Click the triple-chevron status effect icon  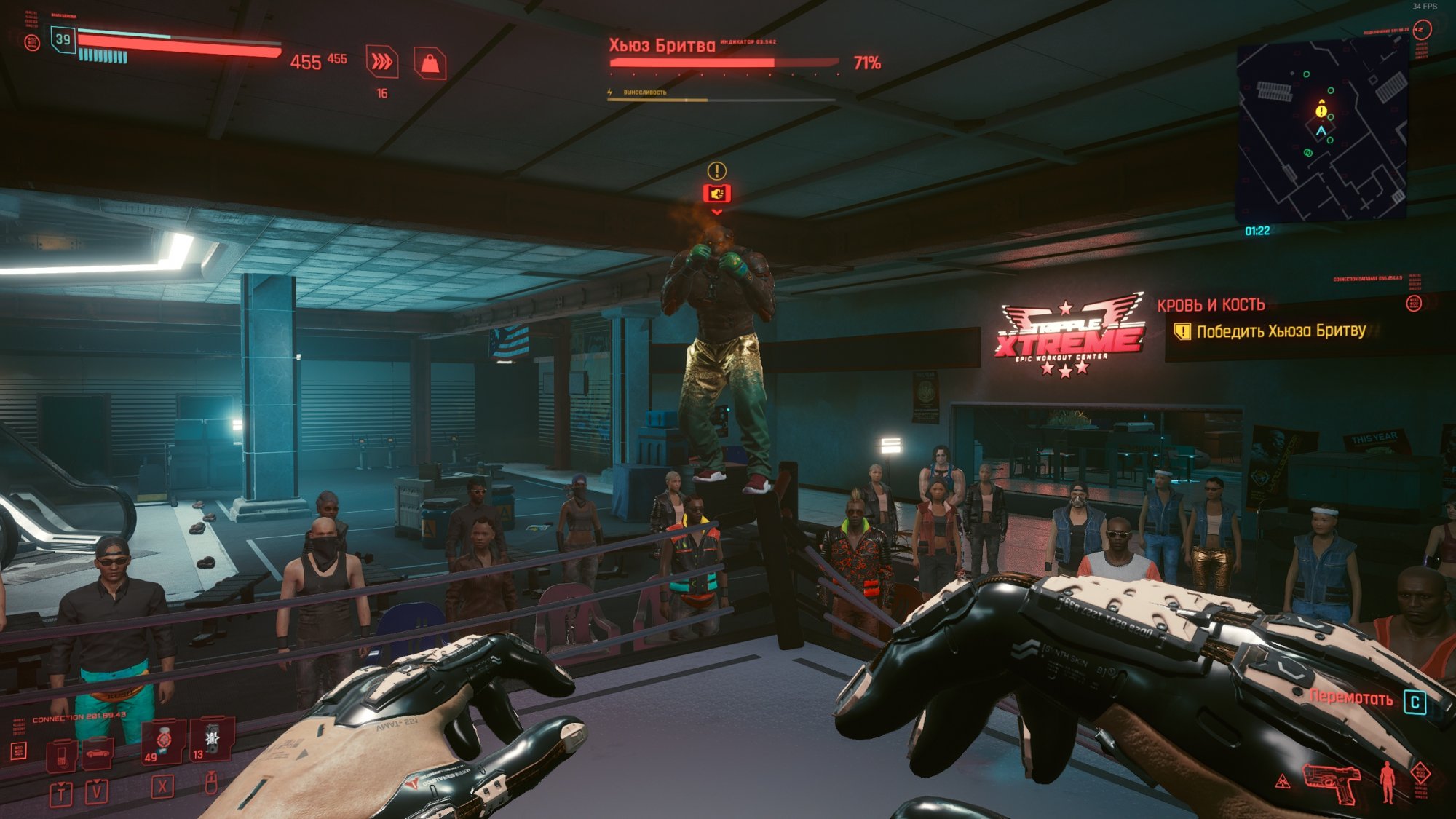381,62
